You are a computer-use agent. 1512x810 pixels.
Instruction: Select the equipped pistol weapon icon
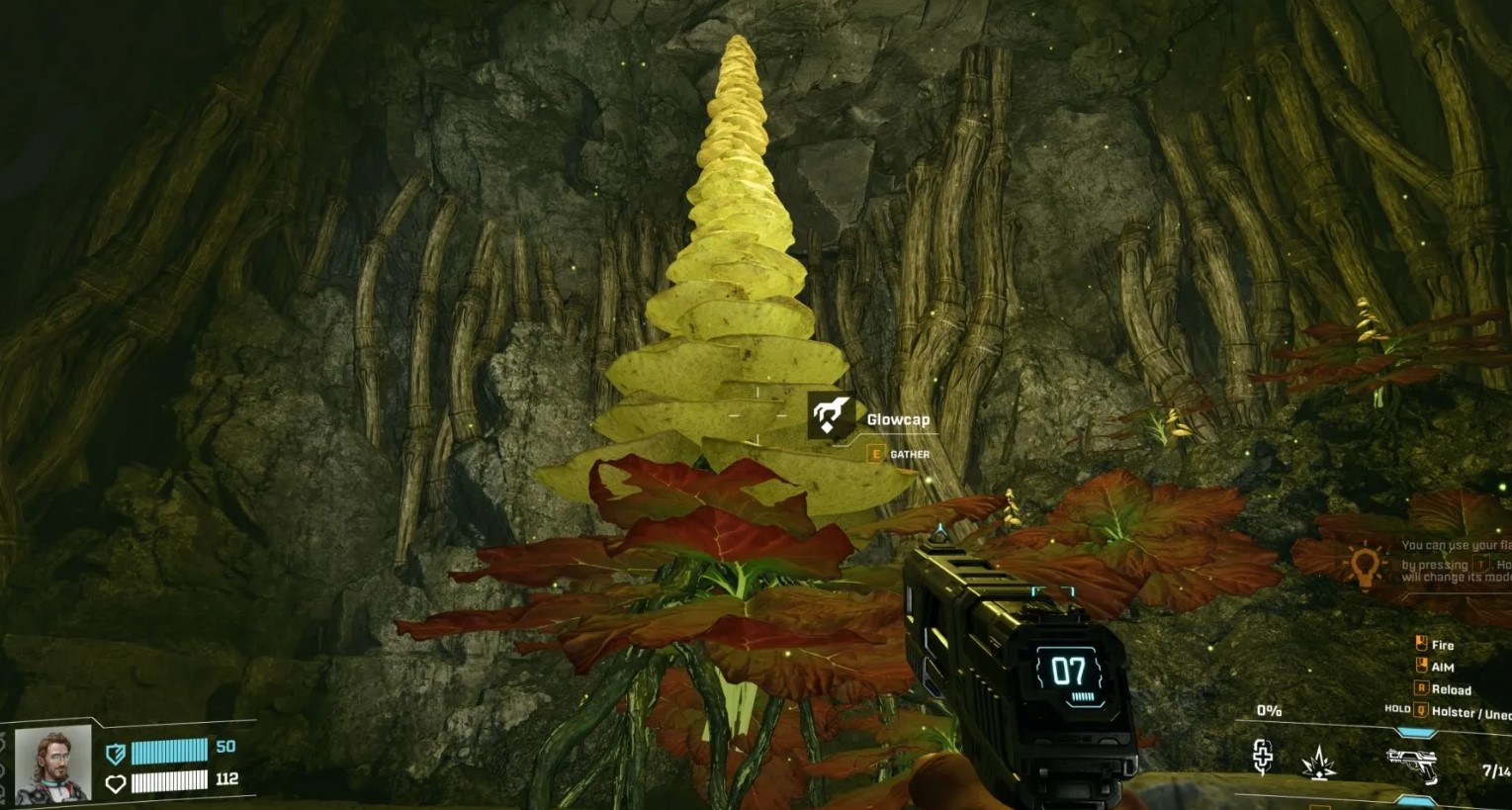pyautogui.click(x=1410, y=765)
